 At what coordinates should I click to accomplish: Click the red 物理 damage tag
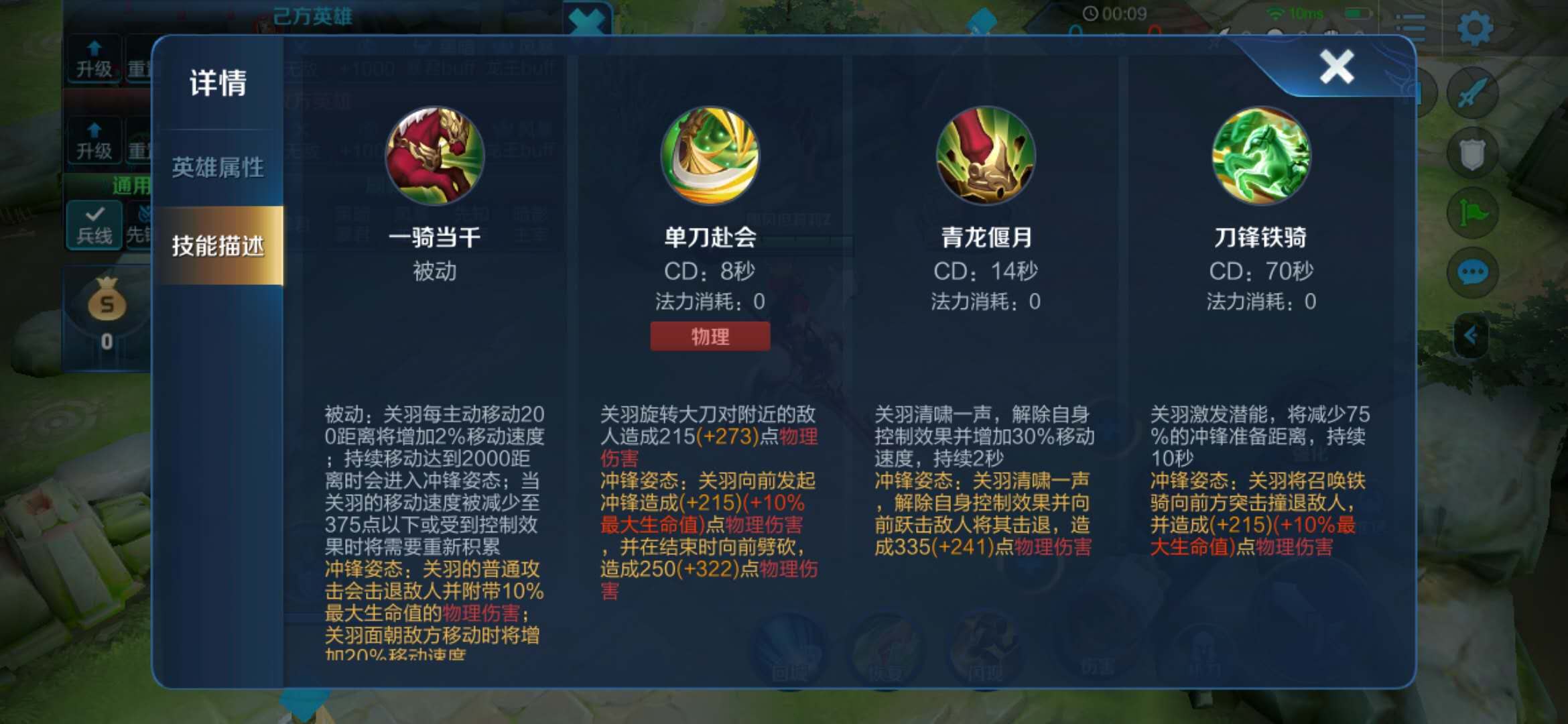[x=710, y=336]
